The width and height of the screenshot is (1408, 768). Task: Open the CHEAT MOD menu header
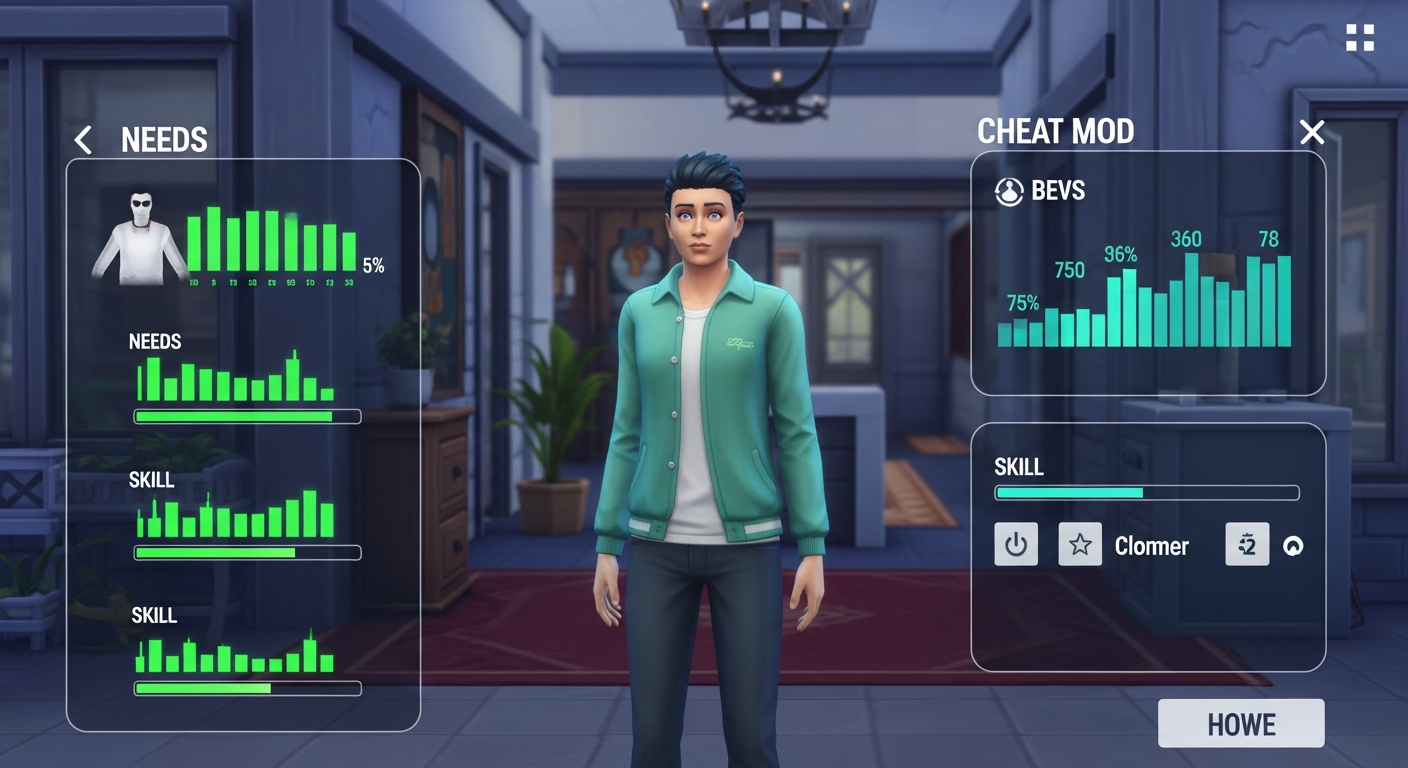click(x=1056, y=131)
